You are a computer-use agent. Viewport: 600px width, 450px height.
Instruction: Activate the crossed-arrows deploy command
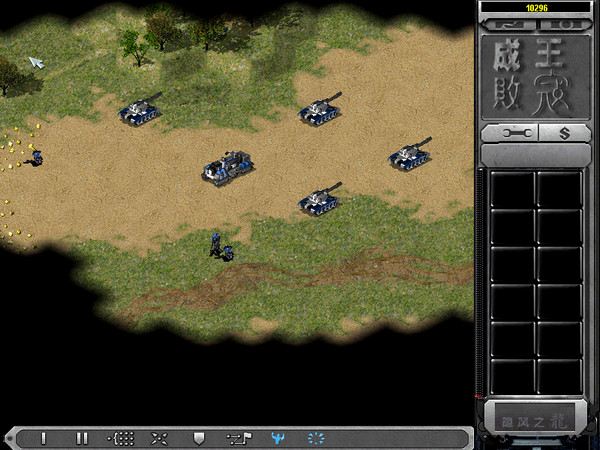point(159,438)
